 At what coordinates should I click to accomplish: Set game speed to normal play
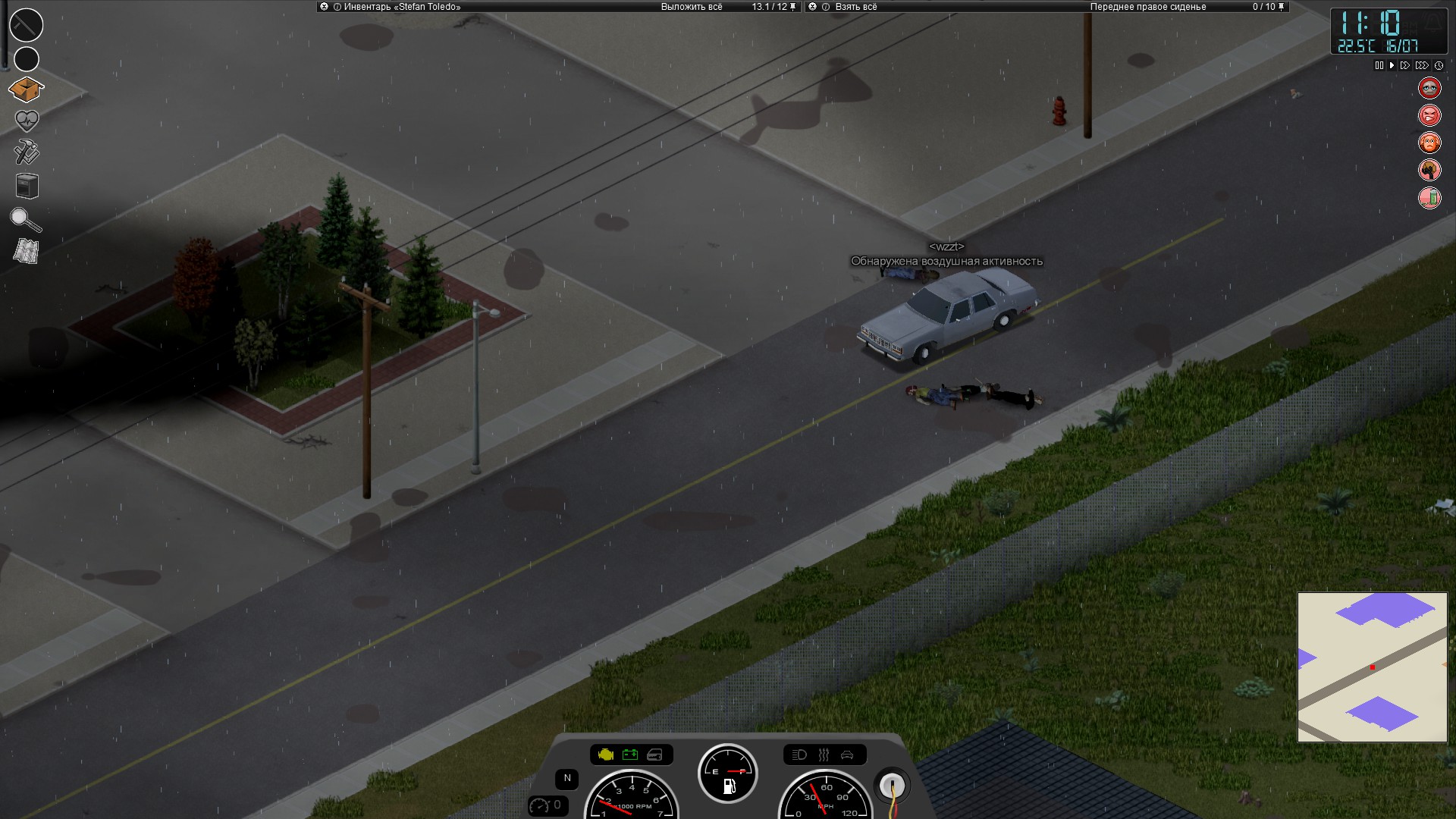(x=1392, y=66)
